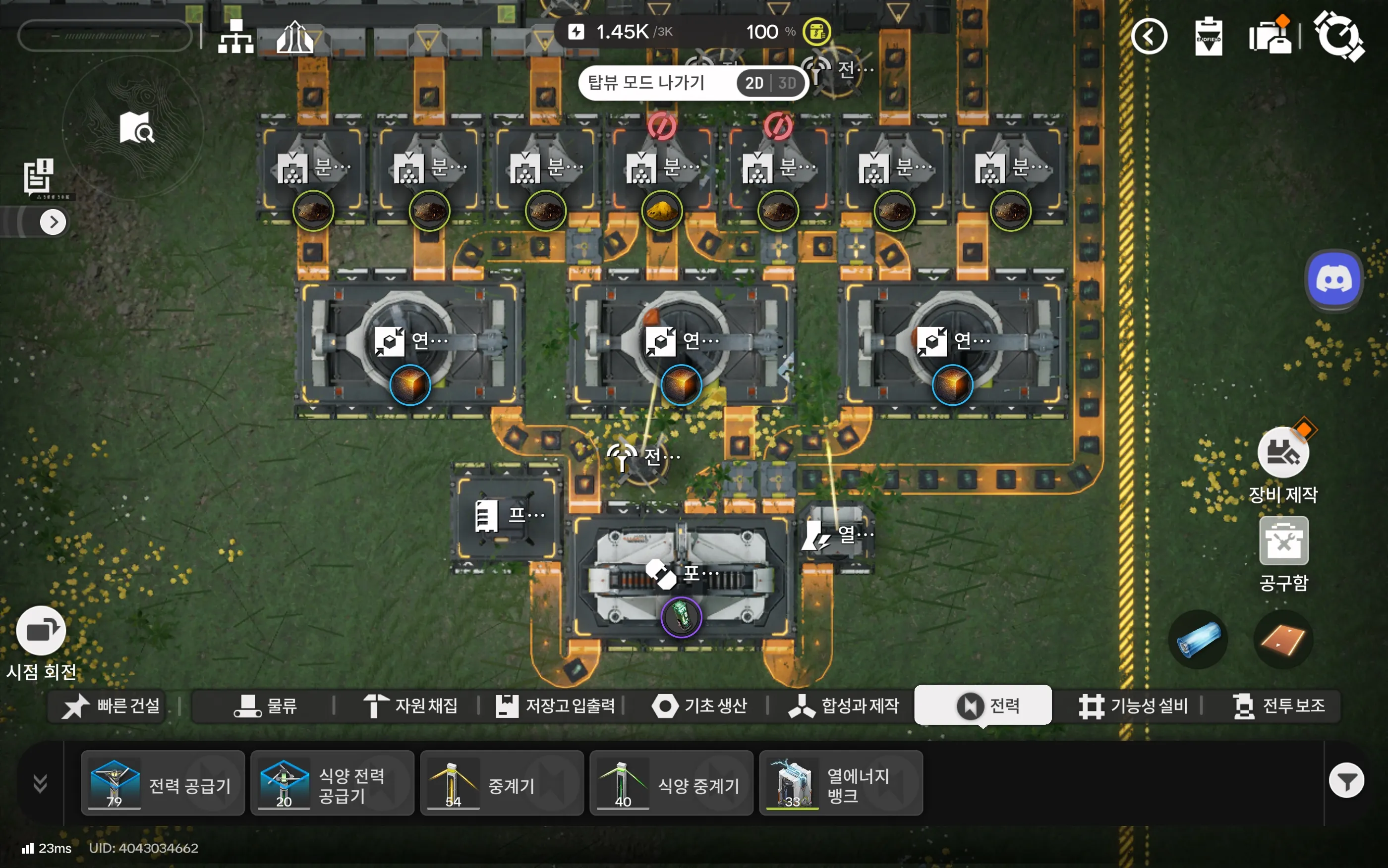Image resolution: width=1388 pixels, height=868 pixels.
Task: Pick the 중계기 relay card
Action: point(501,783)
